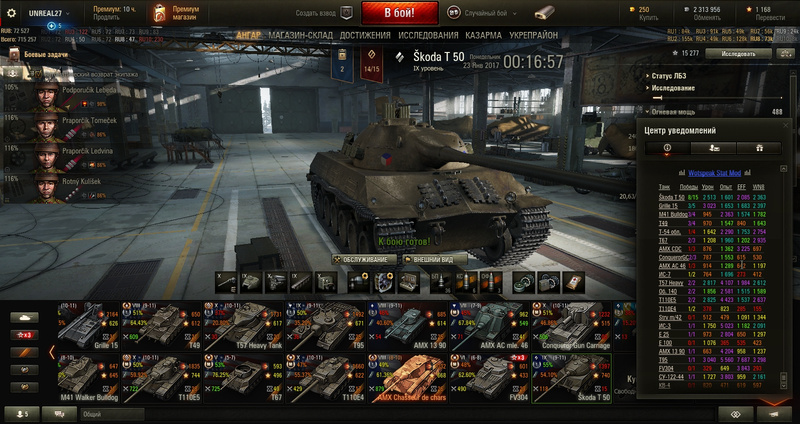The width and height of the screenshot is (800, 424).
Task: Open the gift tab in notification center
Action: 759,147
